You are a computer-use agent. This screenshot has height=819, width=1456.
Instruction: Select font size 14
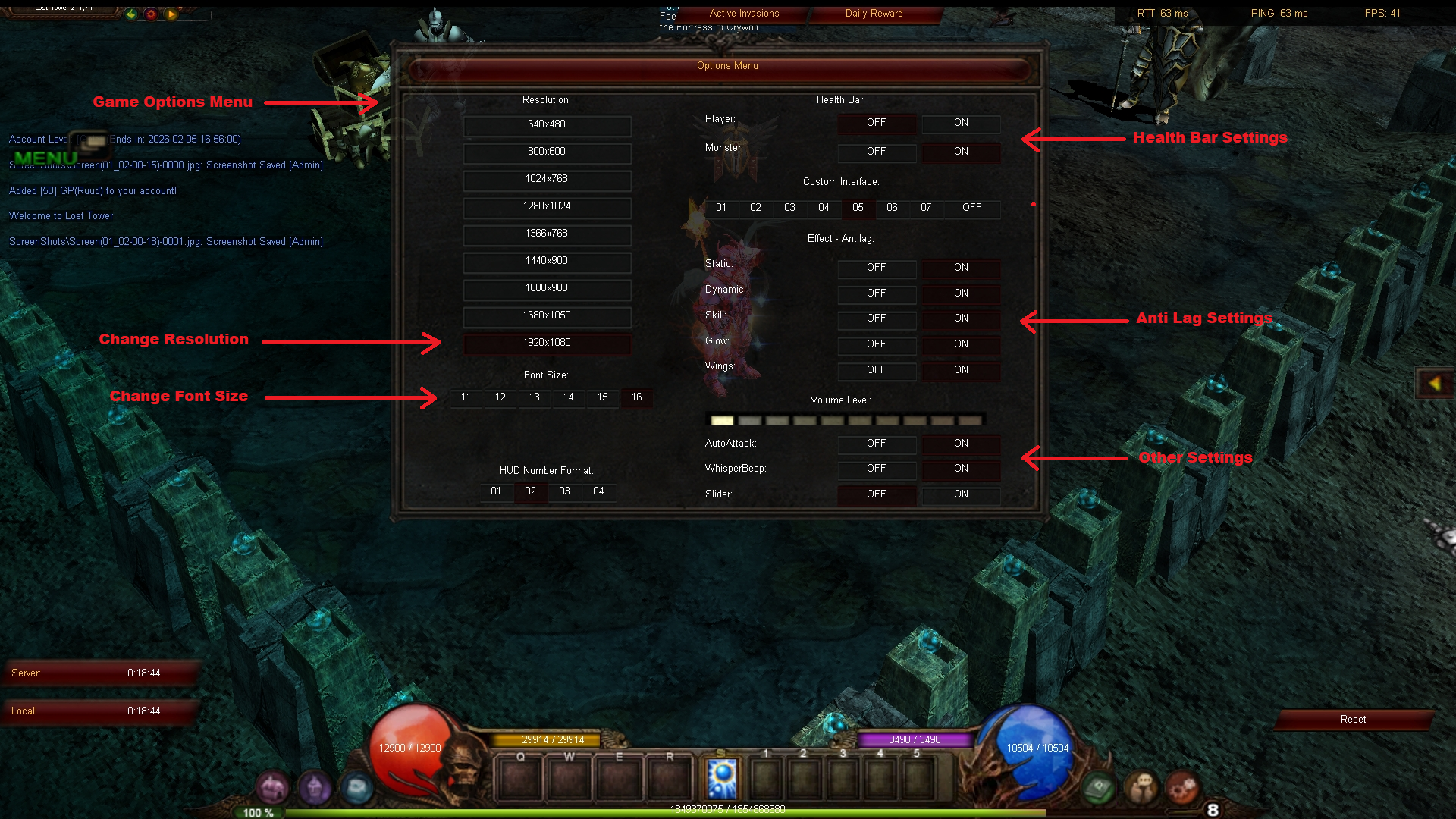click(x=568, y=397)
